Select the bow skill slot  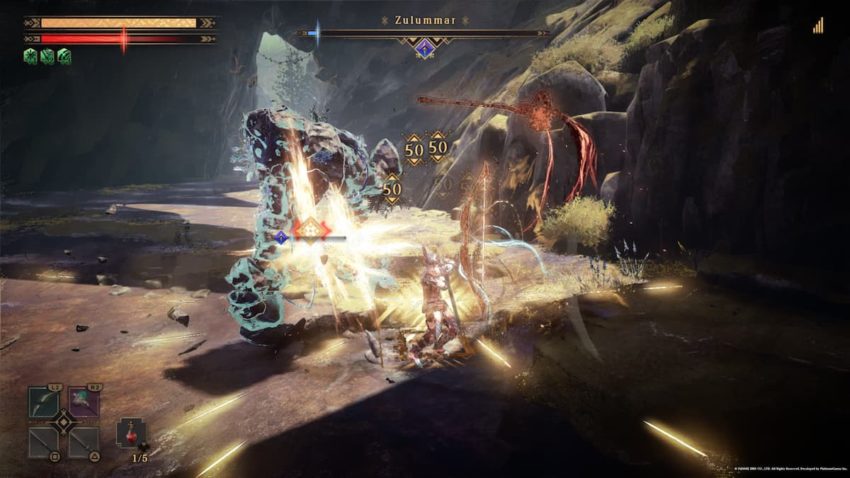coord(43,403)
